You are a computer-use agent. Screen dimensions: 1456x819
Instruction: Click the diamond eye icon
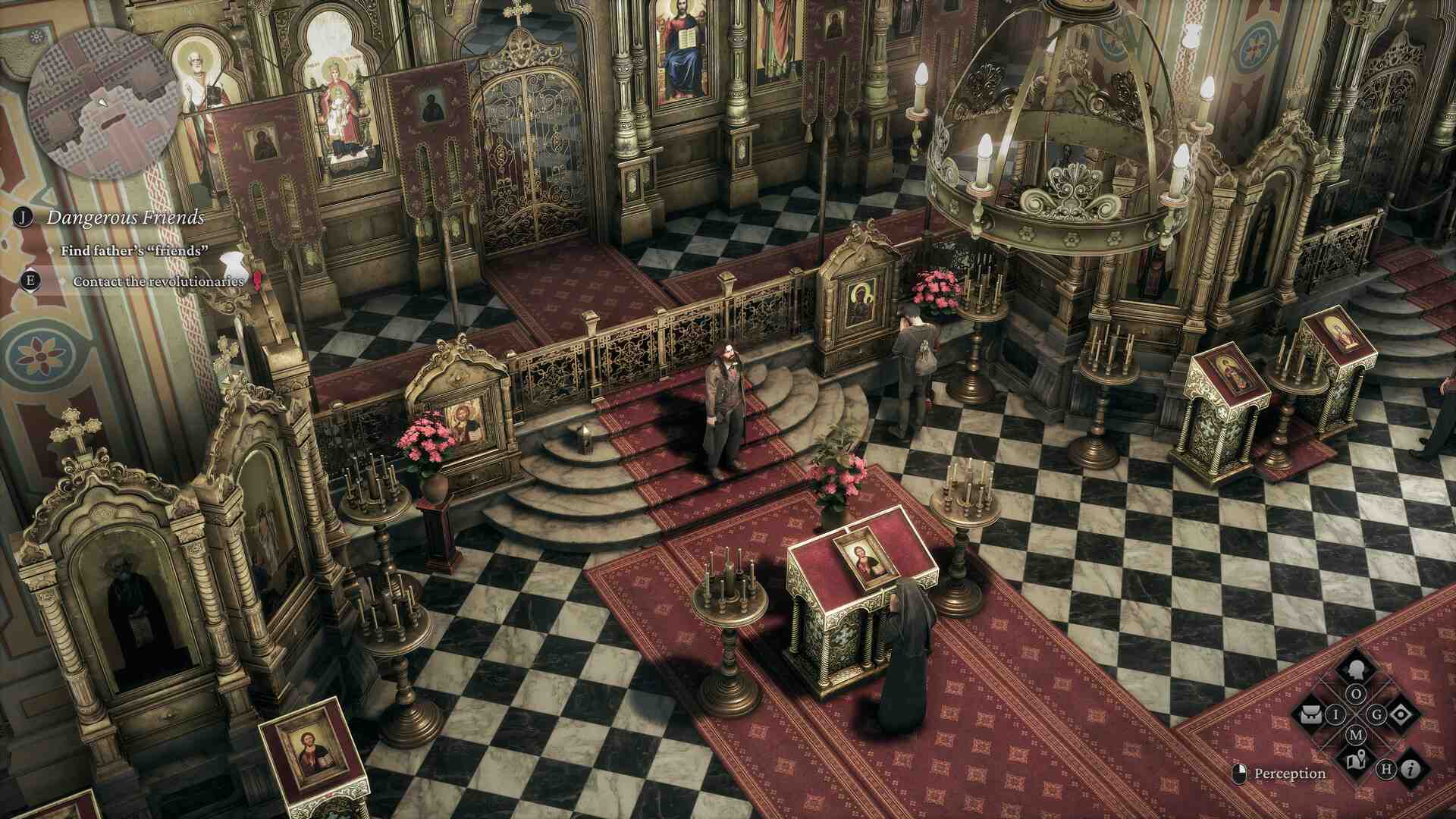(x=1399, y=714)
